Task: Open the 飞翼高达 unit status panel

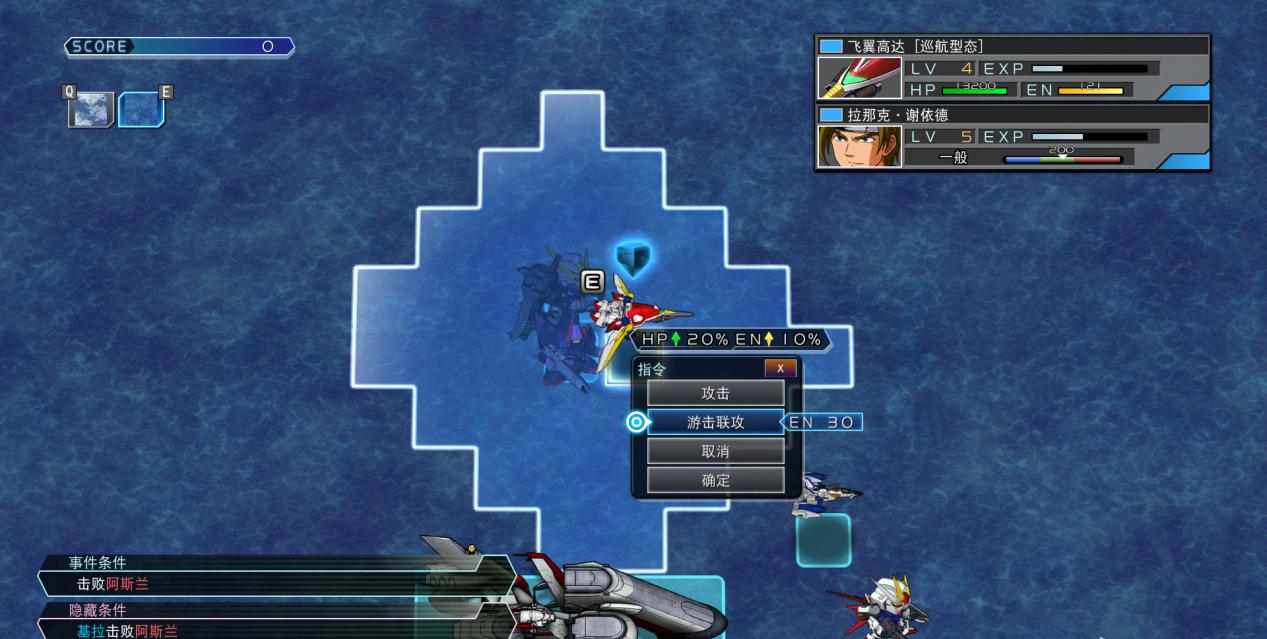Action: pos(1012,68)
